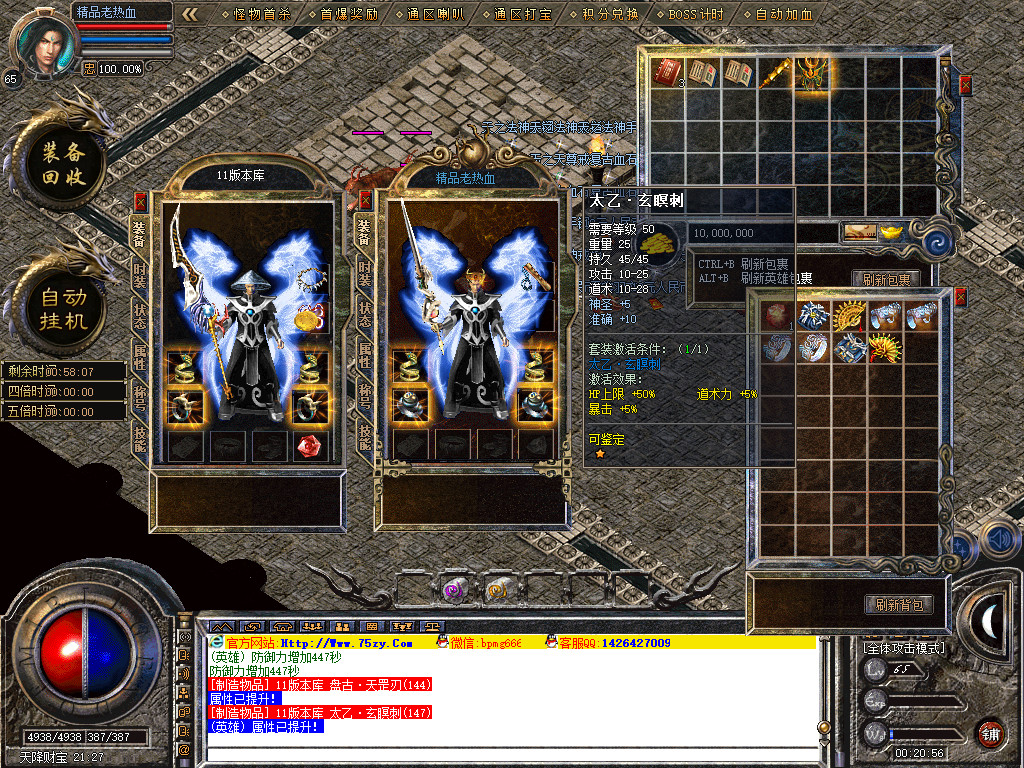The image size is (1024, 768).
Task: Select the red book item in the bag
Action: (665, 72)
